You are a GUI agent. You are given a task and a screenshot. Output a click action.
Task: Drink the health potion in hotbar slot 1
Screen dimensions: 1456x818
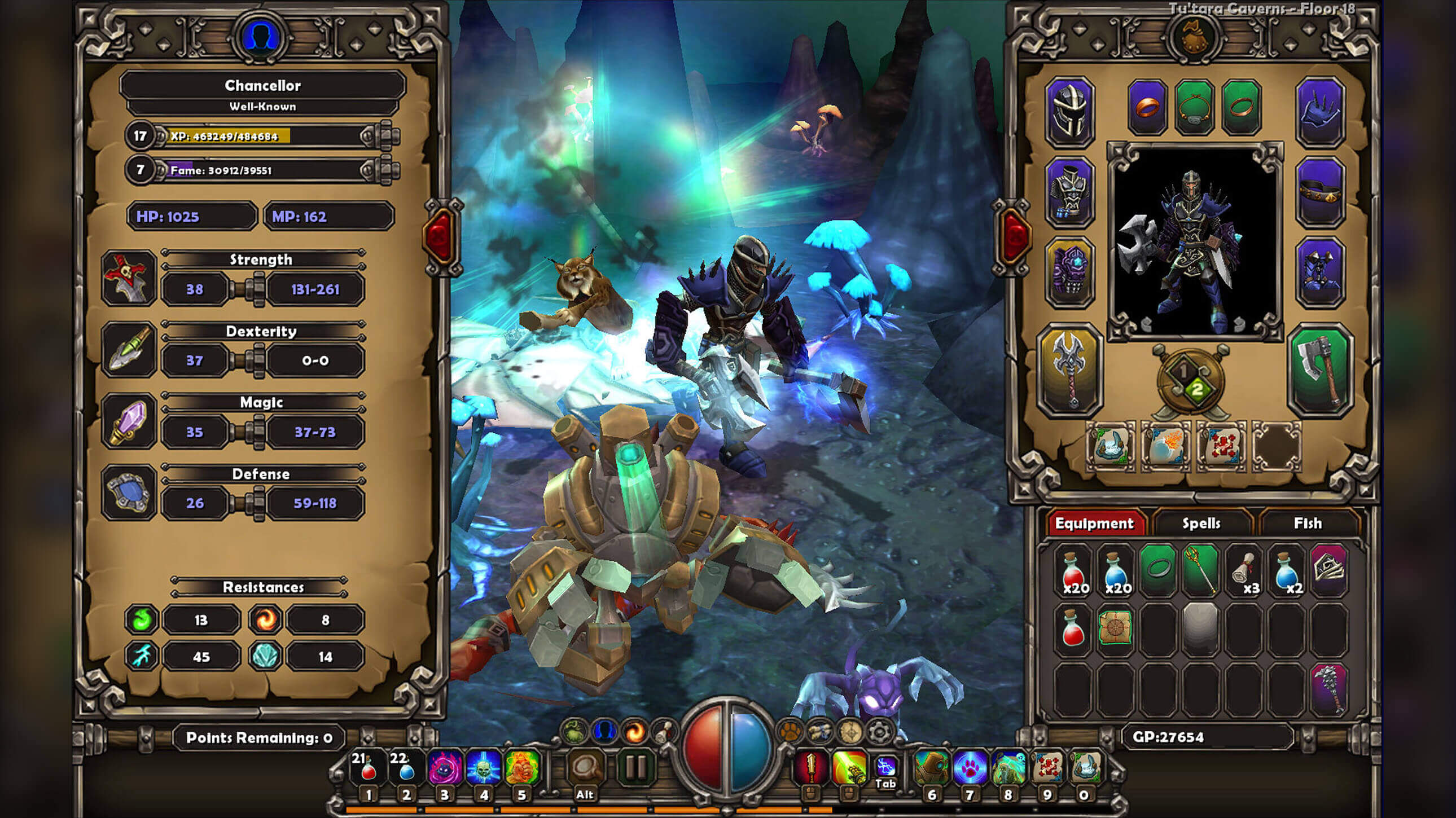[x=369, y=767]
